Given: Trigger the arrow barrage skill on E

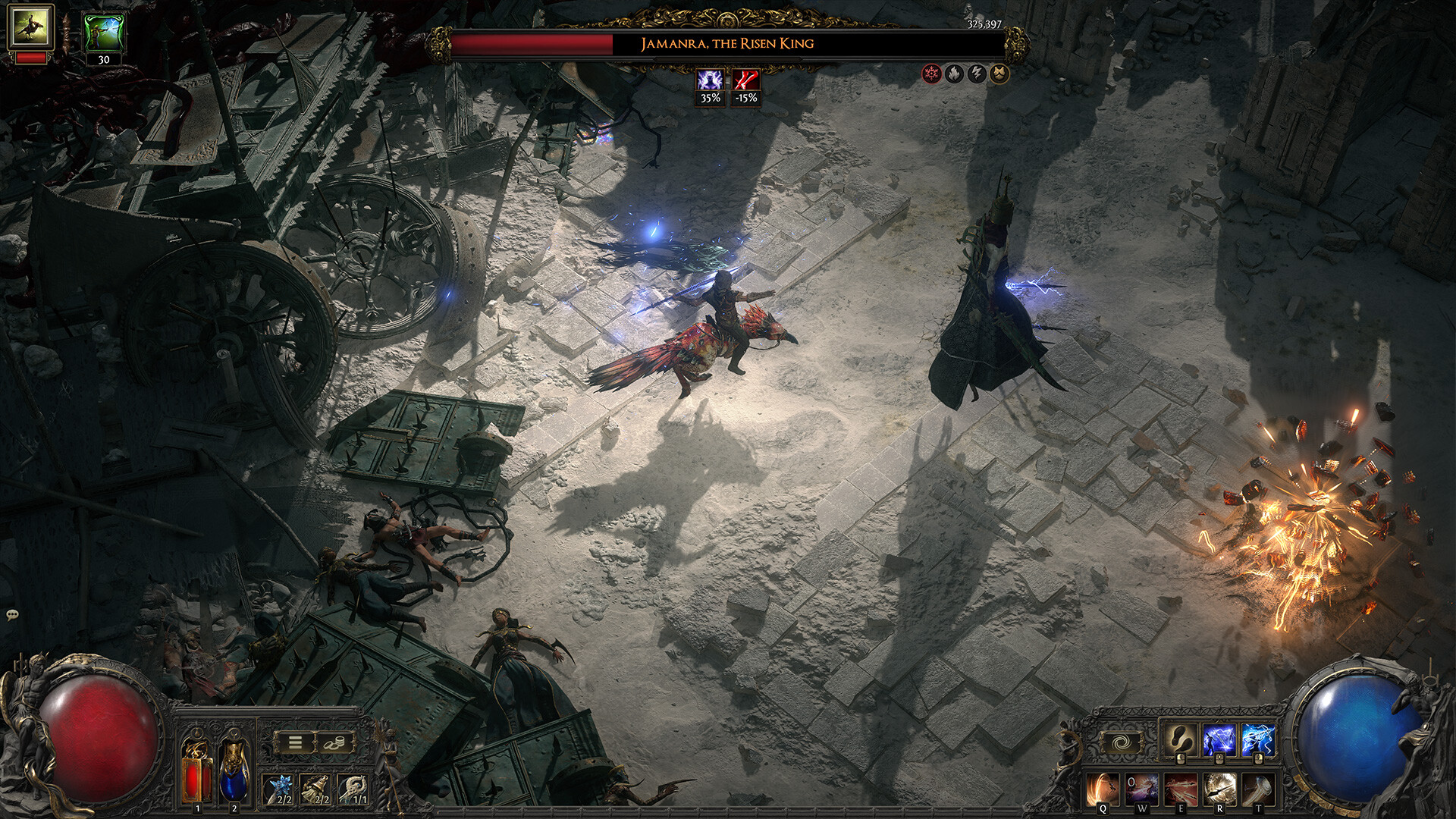Looking at the screenshot, I should (x=1181, y=790).
